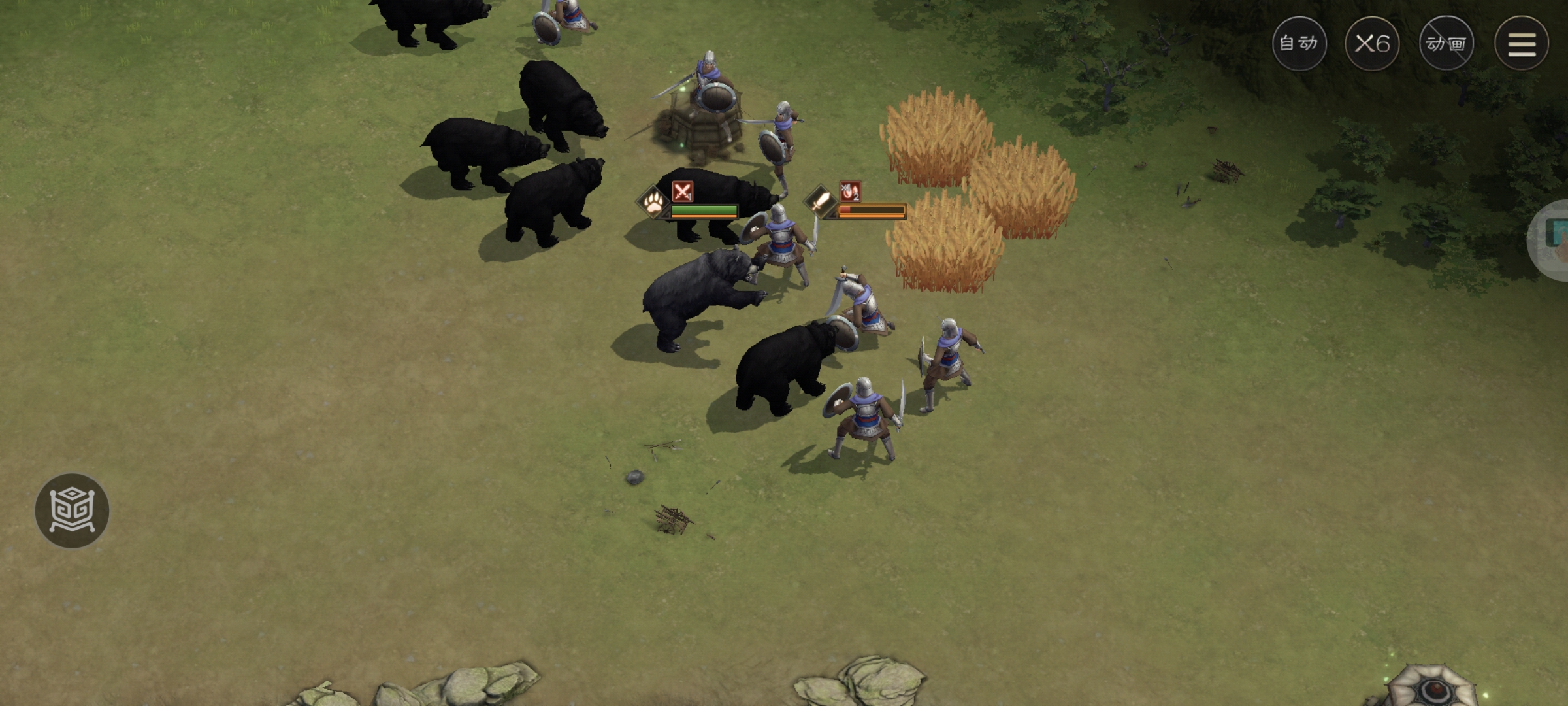The image size is (1568, 706).
Task: Select the sword unit icon
Action: (820, 201)
